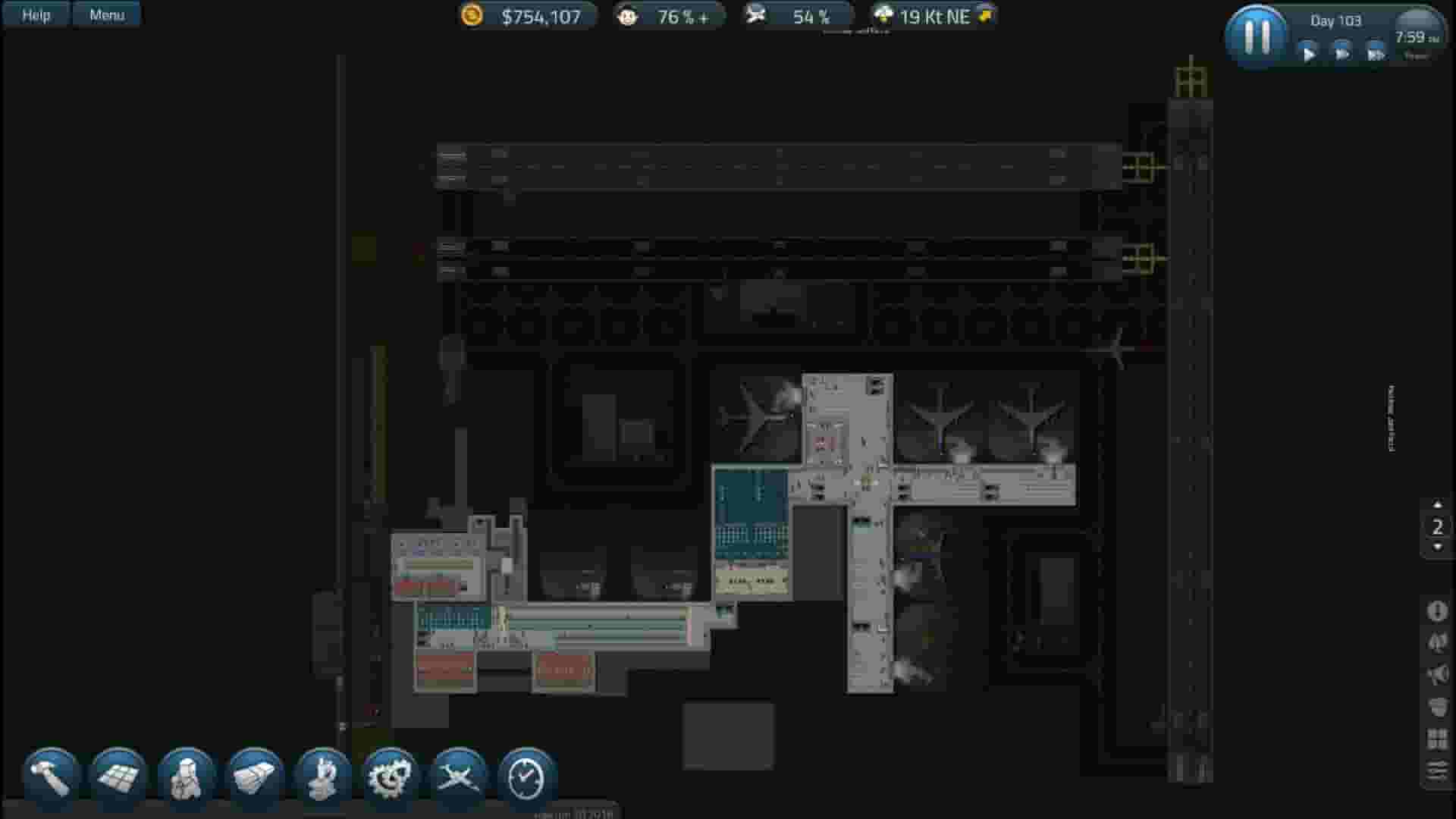This screenshot has width=1456, height=819.
Task: Open the materials and objects menu
Action: pyautogui.click(x=255, y=773)
